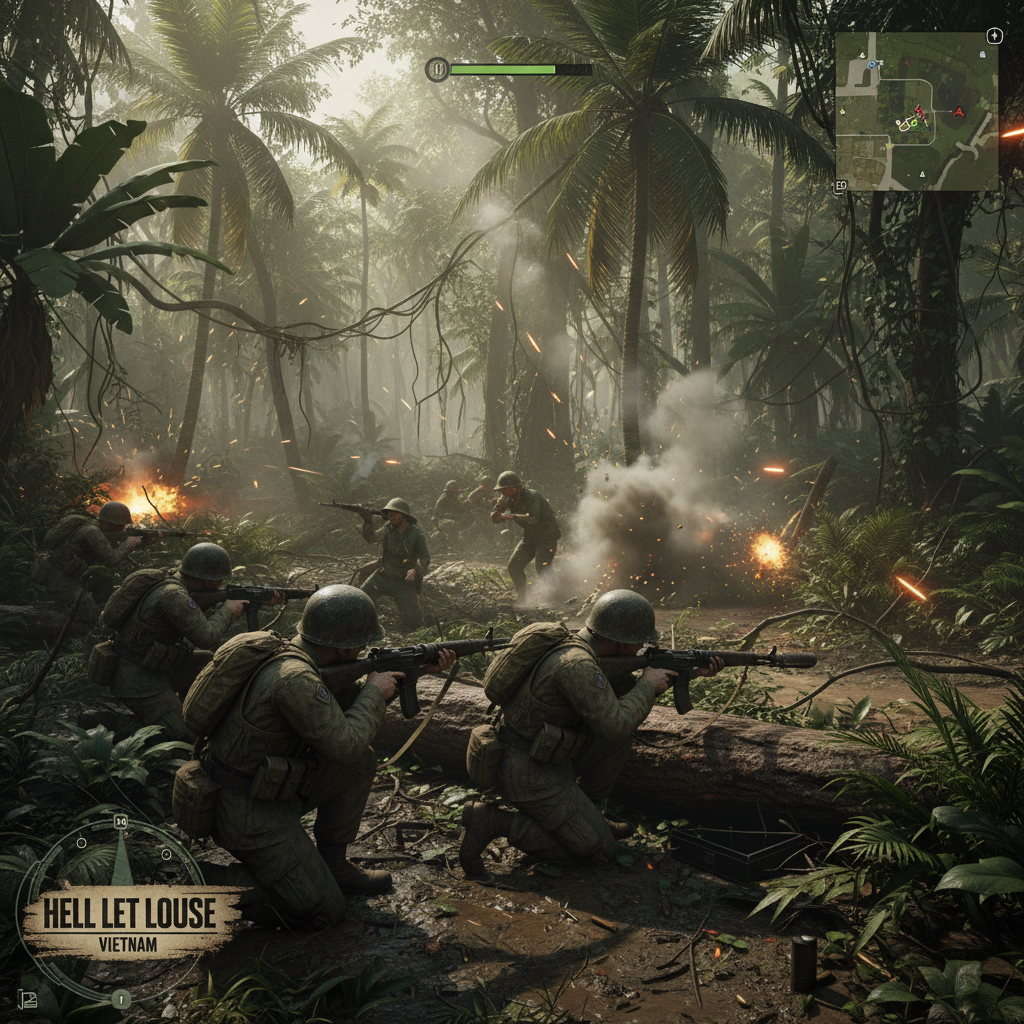Click the Hell Let Louse Vietnam banner
This screenshot has width=1024, height=1024.
pyautogui.click(x=130, y=918)
